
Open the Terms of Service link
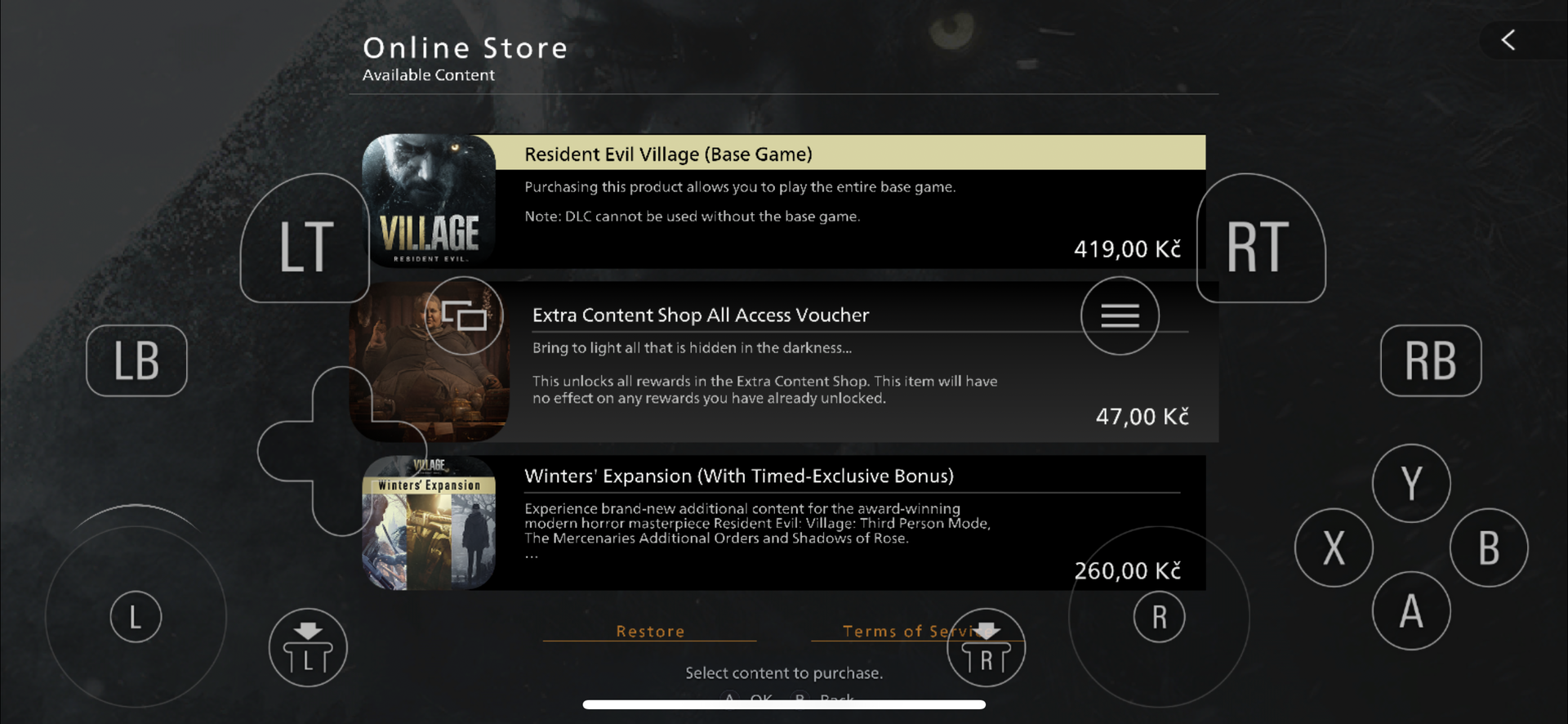909,631
